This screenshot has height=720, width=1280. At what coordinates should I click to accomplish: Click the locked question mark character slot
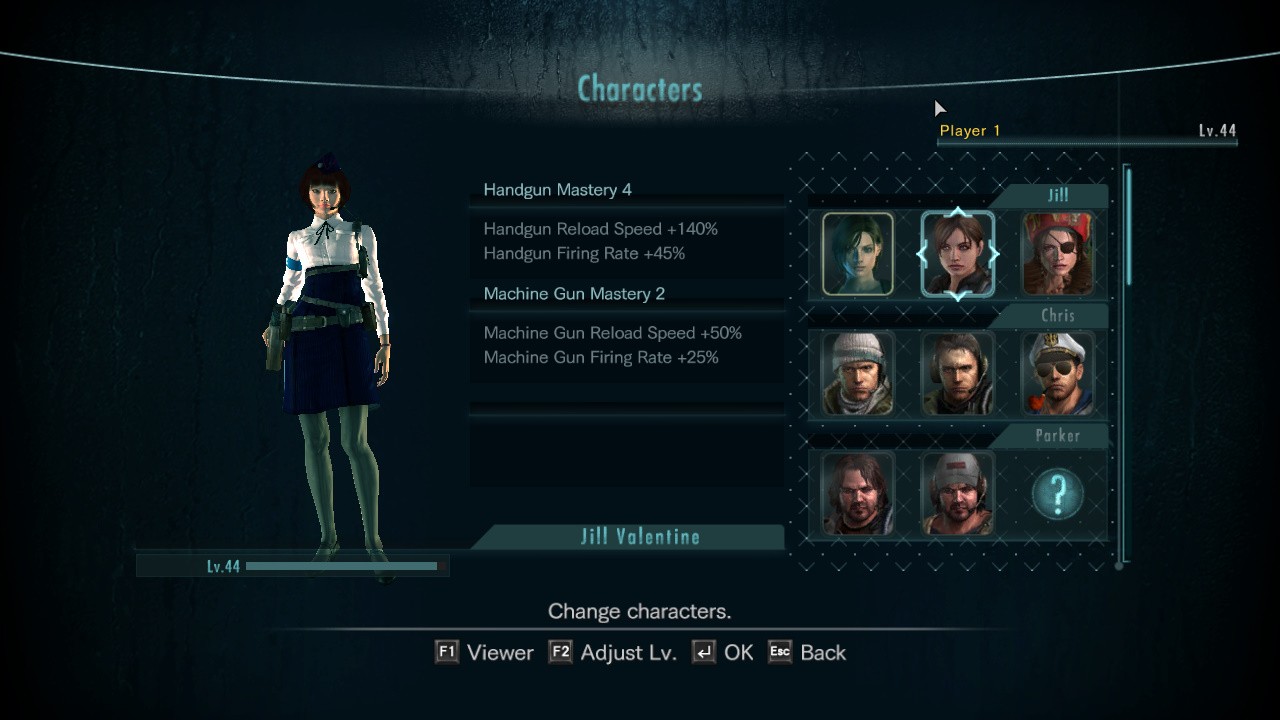click(1057, 494)
